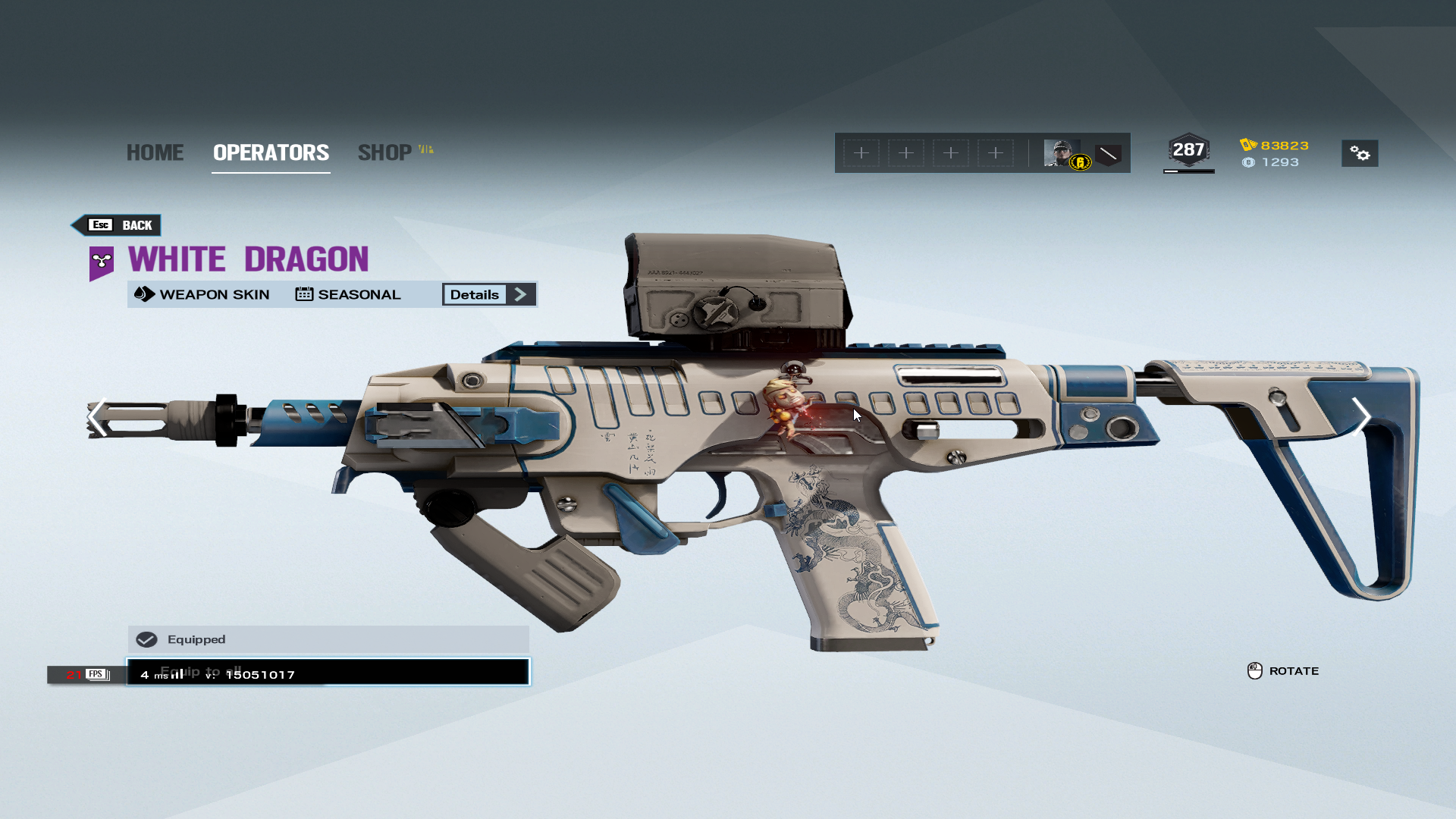Screen dimensions: 1456x819
Task: Open the settings gear menu
Action: click(1360, 154)
